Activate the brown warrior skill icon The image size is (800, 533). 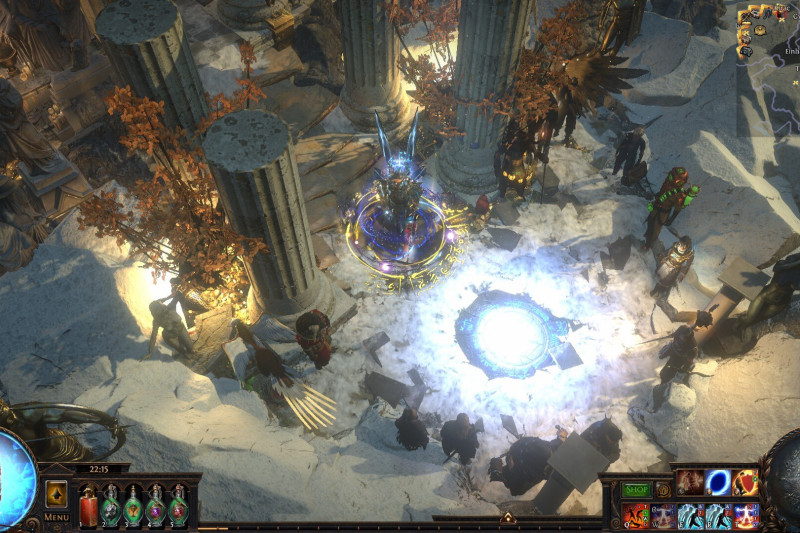pyautogui.click(x=690, y=483)
